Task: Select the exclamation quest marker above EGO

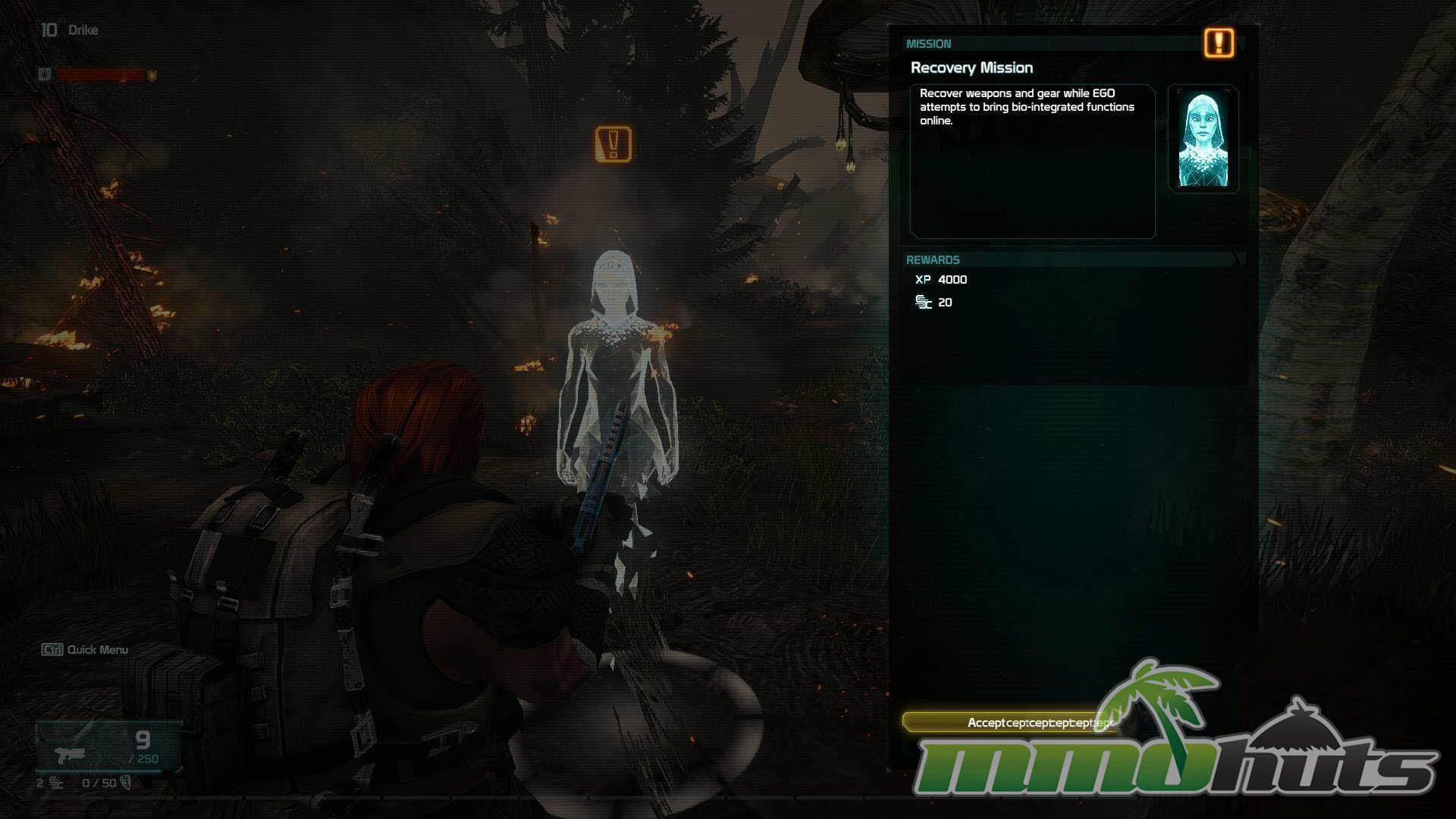Action: click(x=613, y=144)
